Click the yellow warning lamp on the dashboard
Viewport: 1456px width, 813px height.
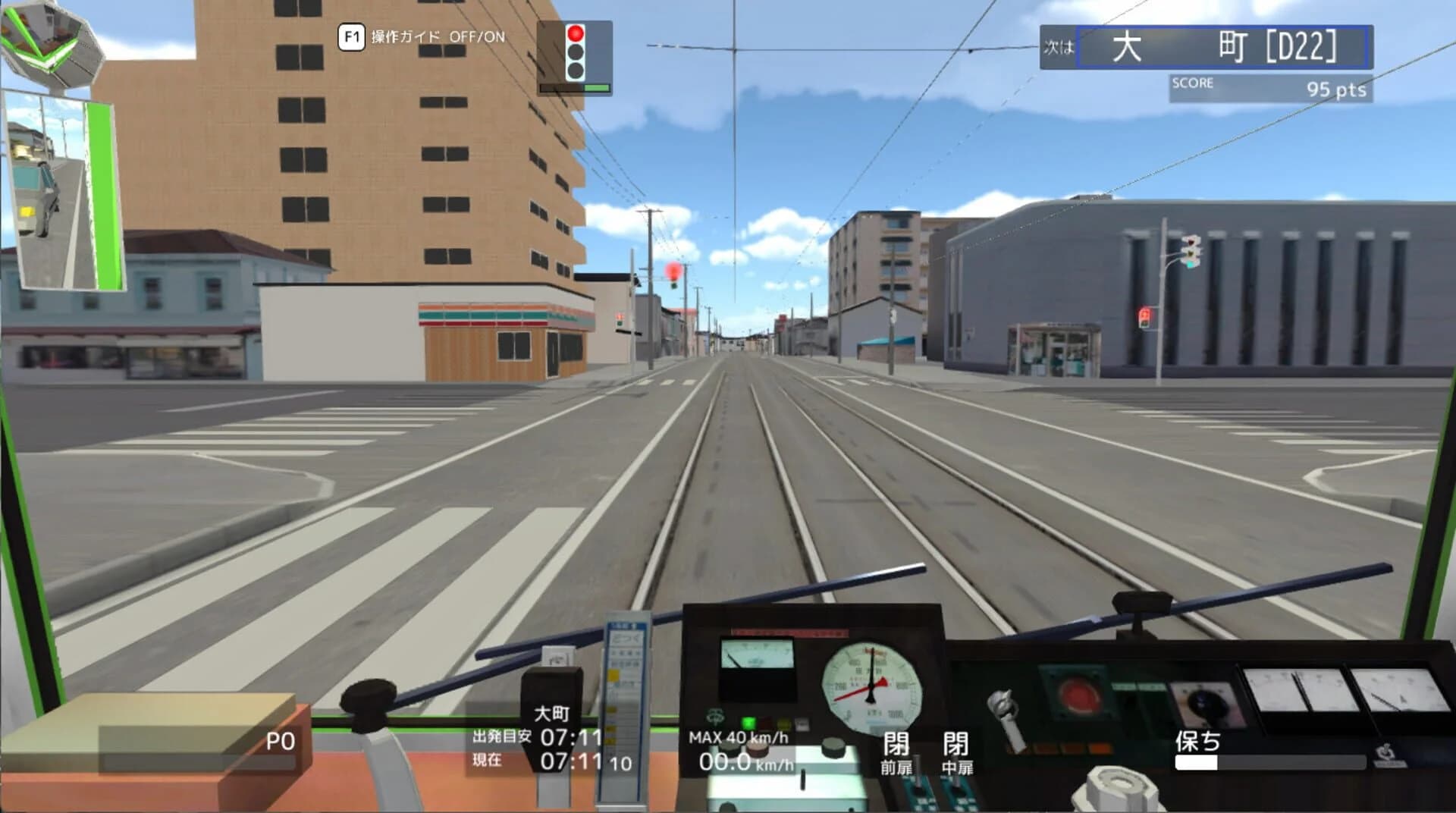pos(783,724)
